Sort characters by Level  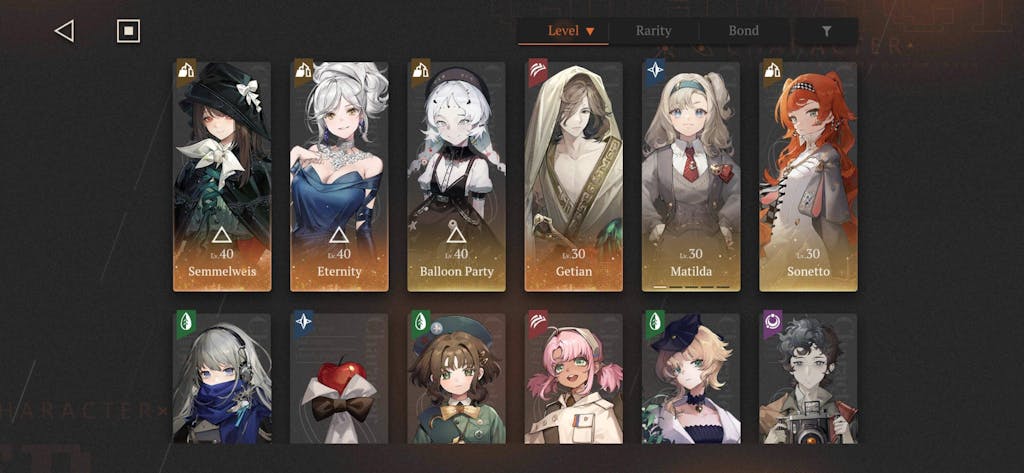pyautogui.click(x=571, y=31)
